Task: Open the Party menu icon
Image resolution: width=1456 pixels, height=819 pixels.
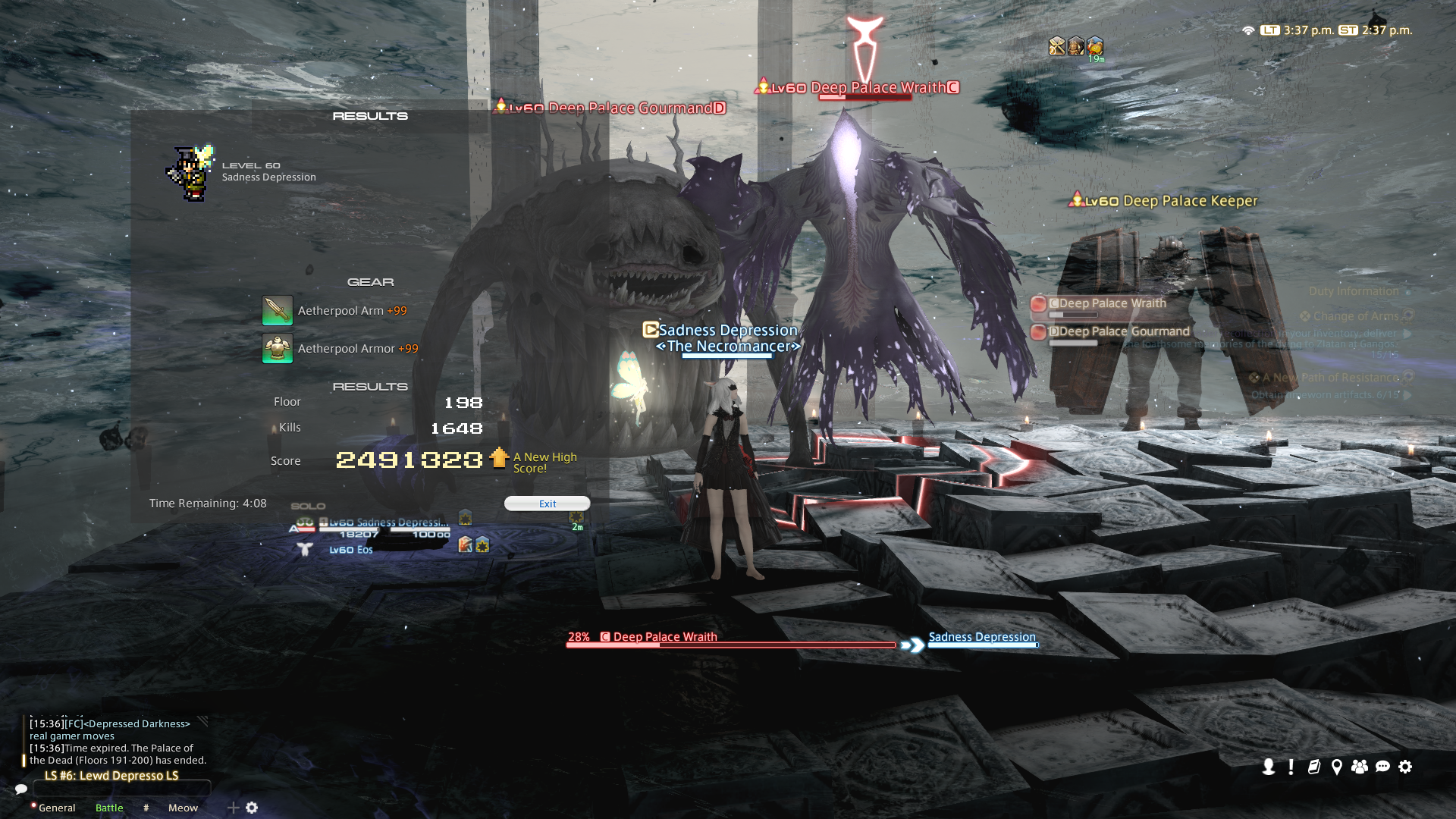Action: tap(1359, 767)
